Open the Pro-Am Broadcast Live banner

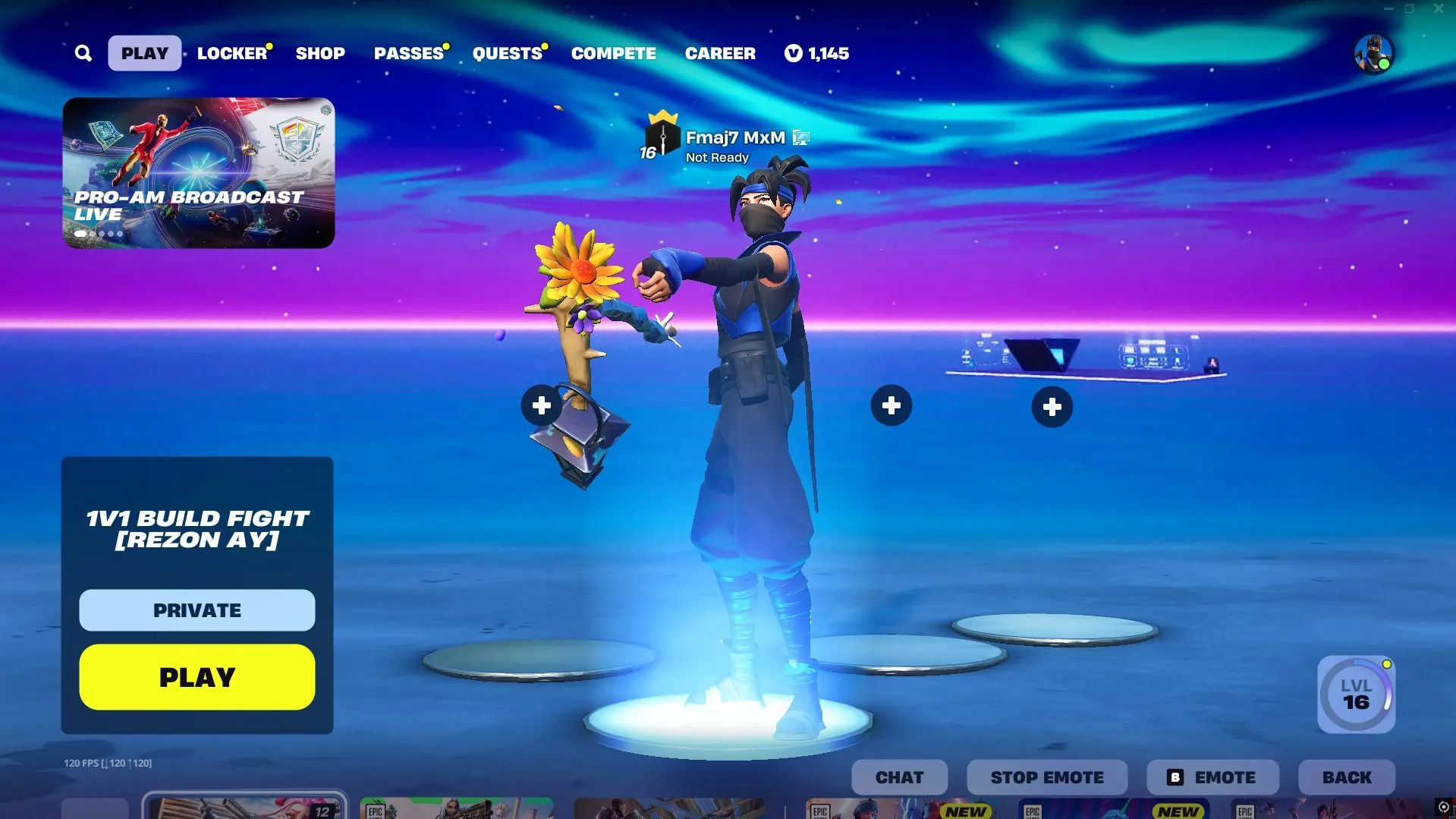click(199, 172)
